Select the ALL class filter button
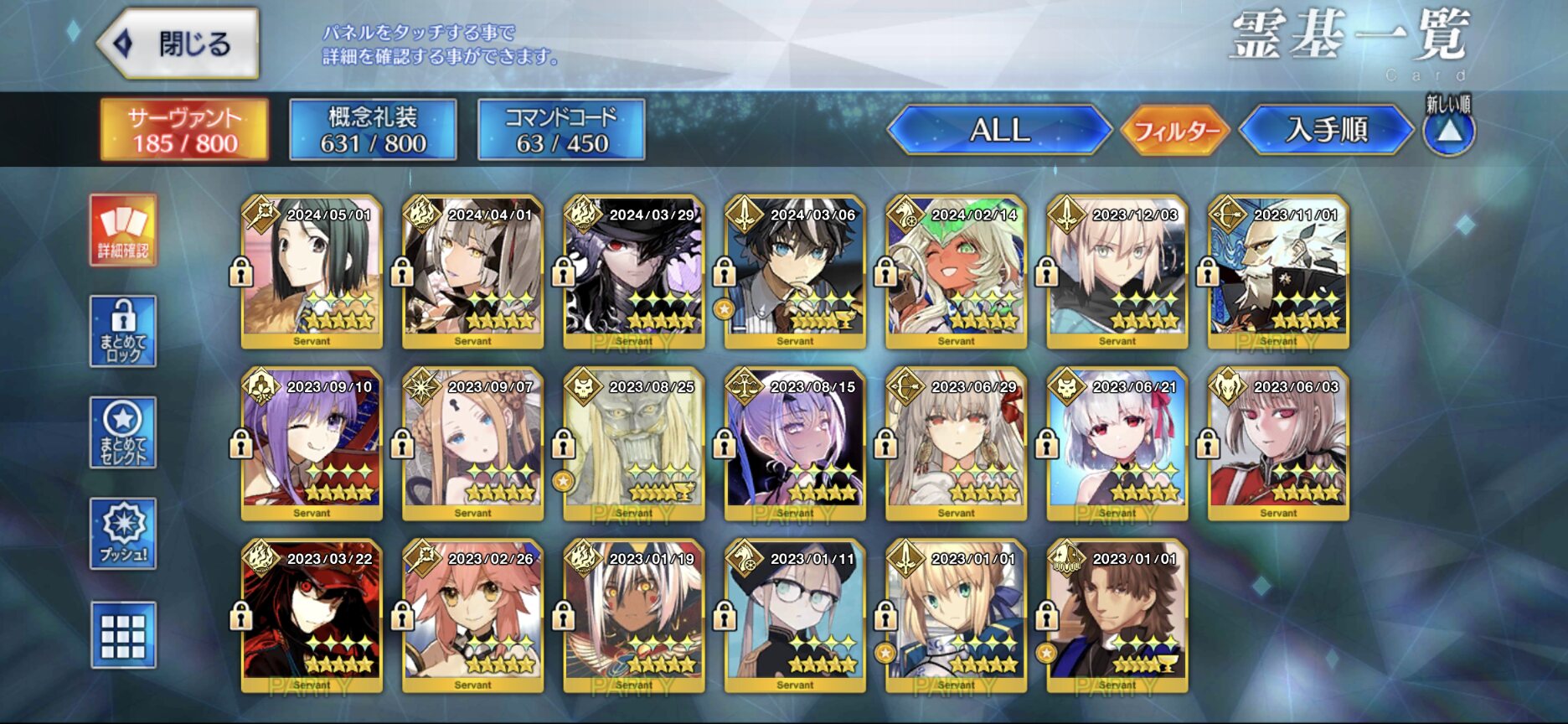Screen dimensions: 1568x724 pos(999,130)
